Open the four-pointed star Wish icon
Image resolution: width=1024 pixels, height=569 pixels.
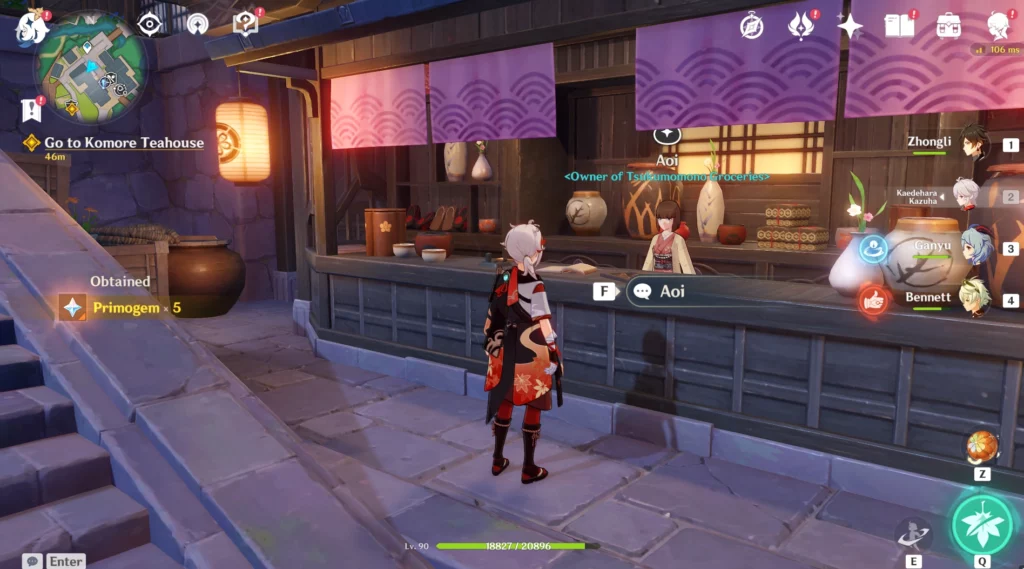click(x=850, y=26)
